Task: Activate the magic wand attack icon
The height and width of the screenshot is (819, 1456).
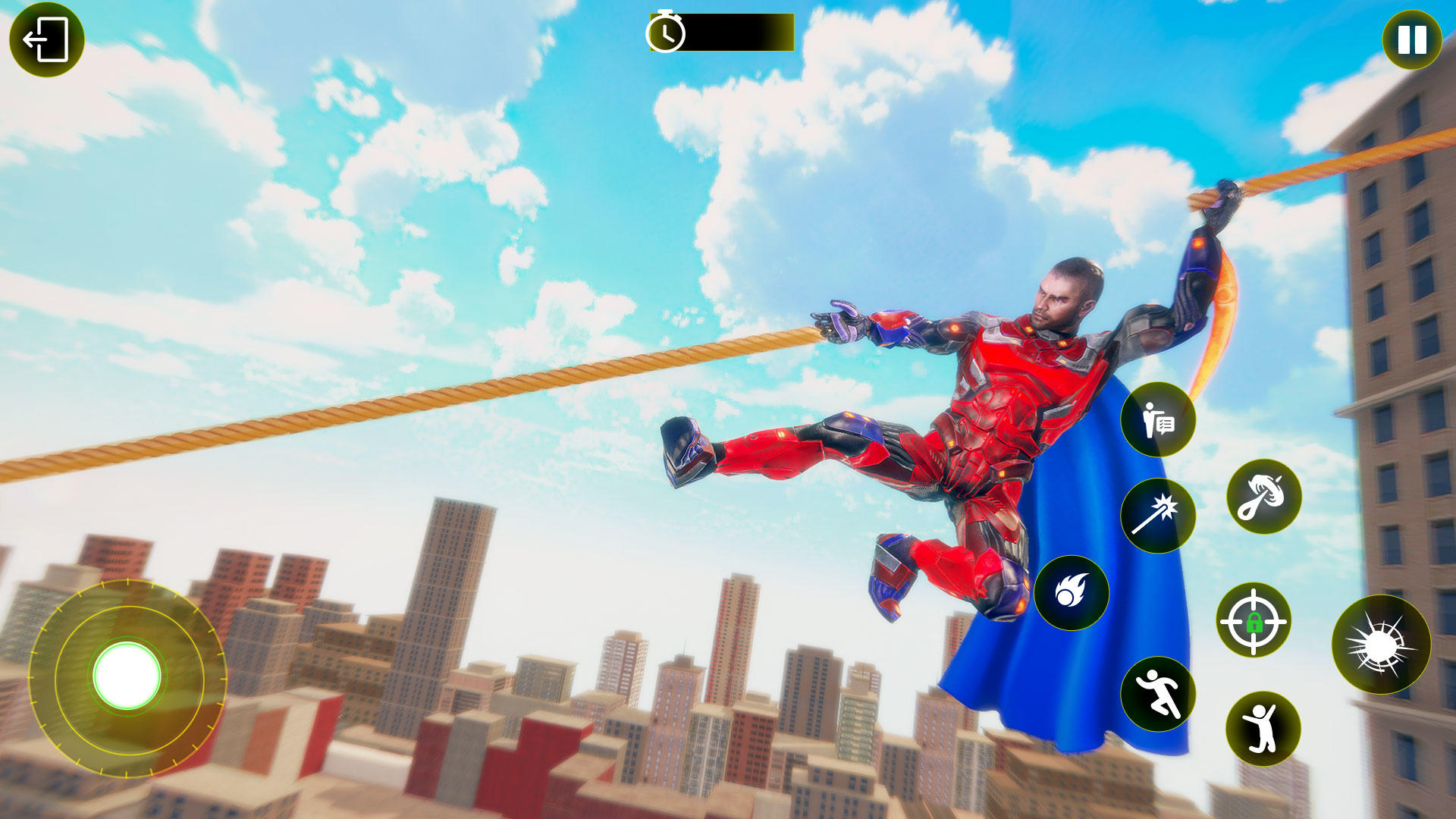Action: click(1159, 514)
